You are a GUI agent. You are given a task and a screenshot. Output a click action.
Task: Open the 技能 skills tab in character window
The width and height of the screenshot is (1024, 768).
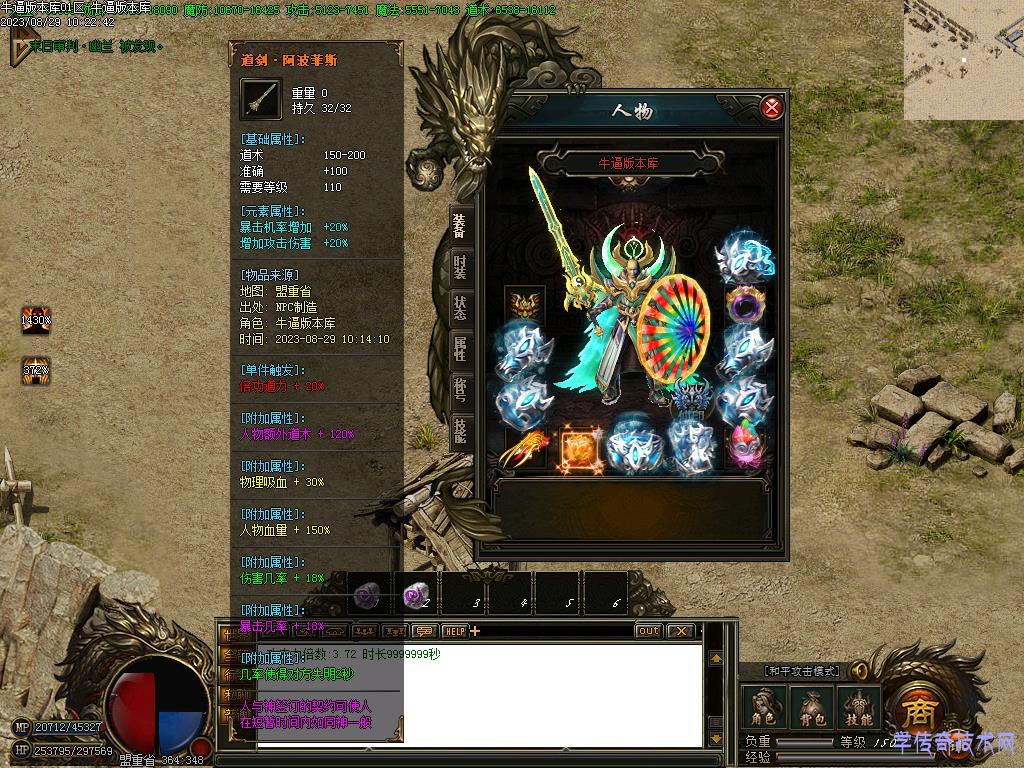click(459, 431)
